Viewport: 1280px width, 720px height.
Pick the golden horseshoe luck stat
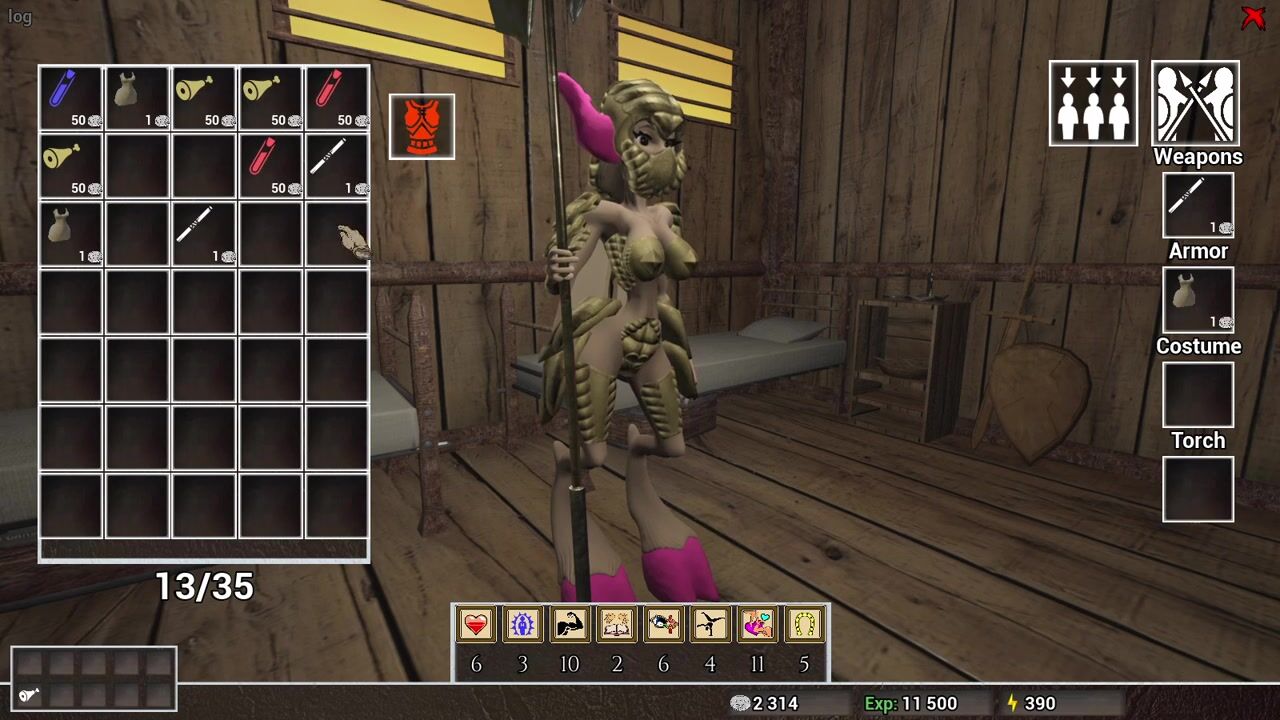tap(805, 625)
